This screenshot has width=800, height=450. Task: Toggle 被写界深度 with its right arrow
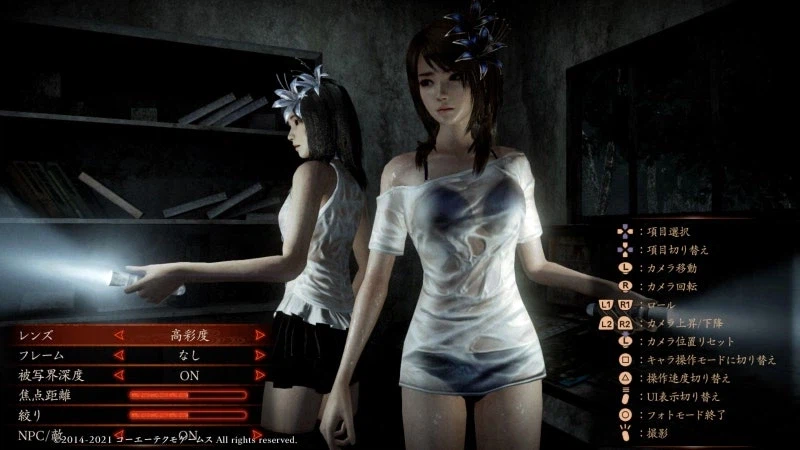pyautogui.click(x=260, y=375)
